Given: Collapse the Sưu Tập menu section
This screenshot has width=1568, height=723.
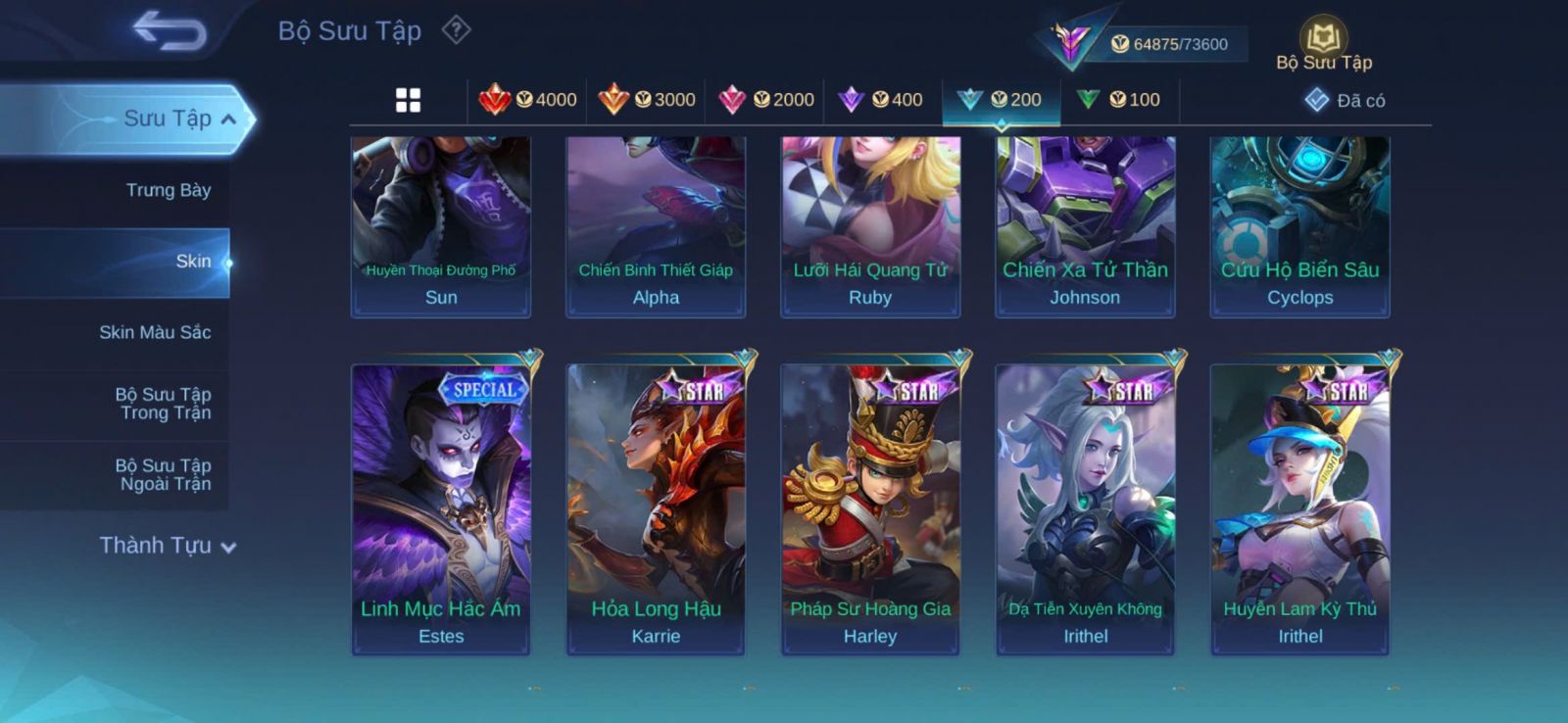Looking at the screenshot, I should (x=228, y=120).
